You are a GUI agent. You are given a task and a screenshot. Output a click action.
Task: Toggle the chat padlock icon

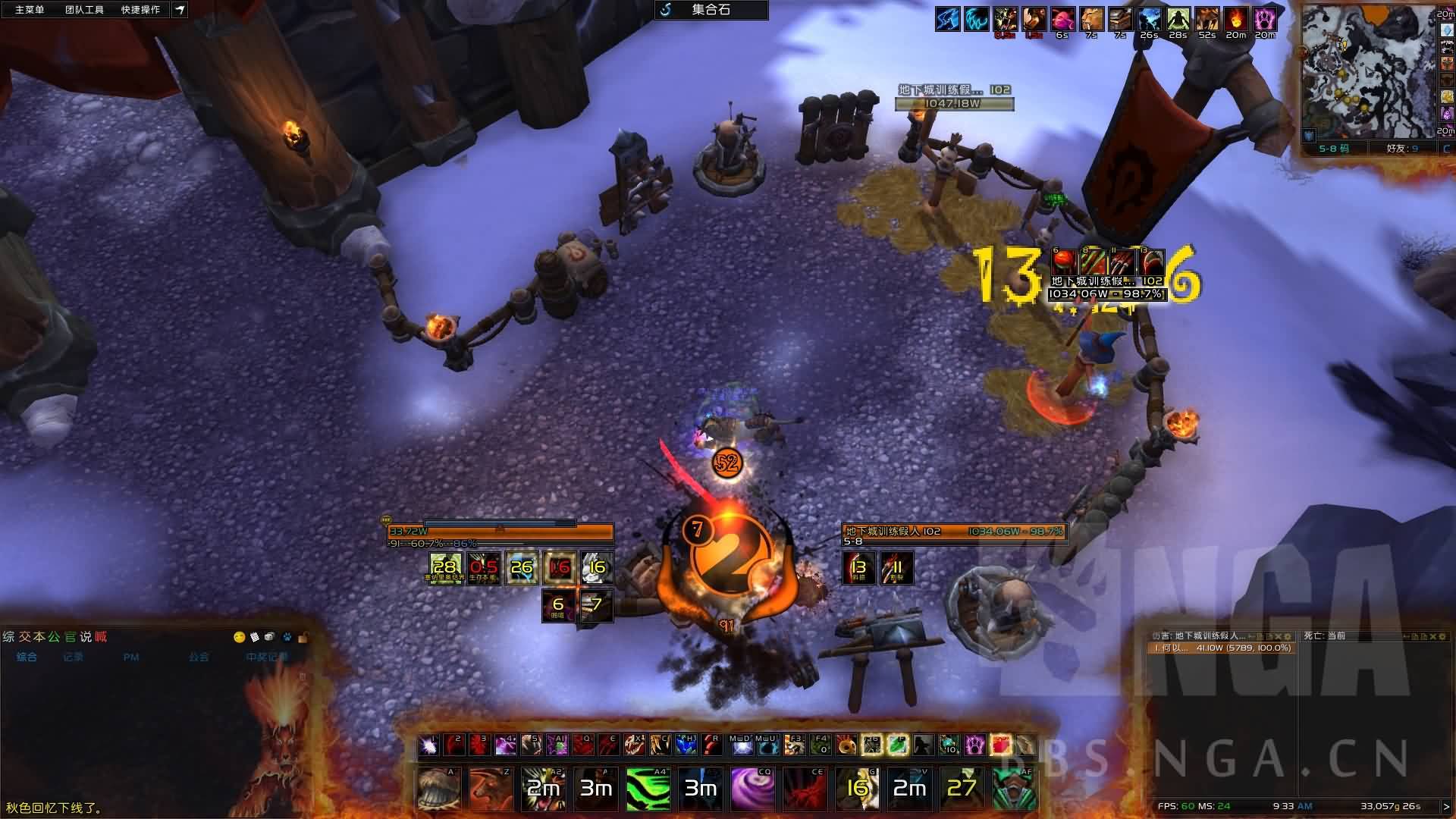[x=303, y=638]
